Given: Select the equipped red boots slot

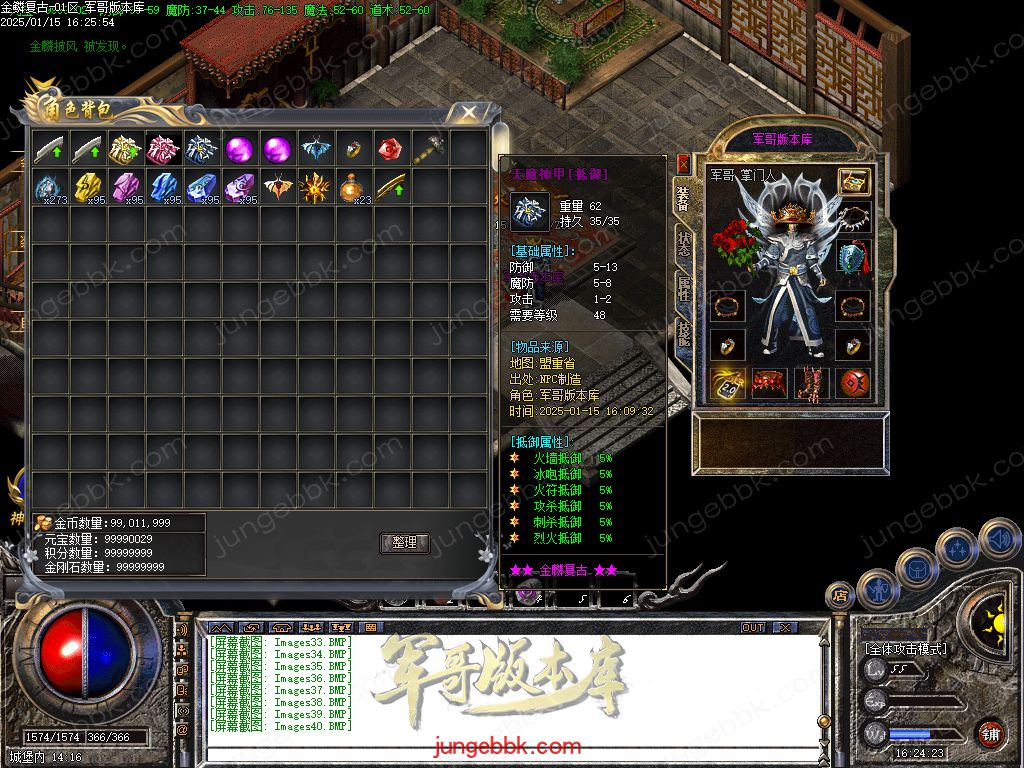Looking at the screenshot, I should [x=811, y=383].
